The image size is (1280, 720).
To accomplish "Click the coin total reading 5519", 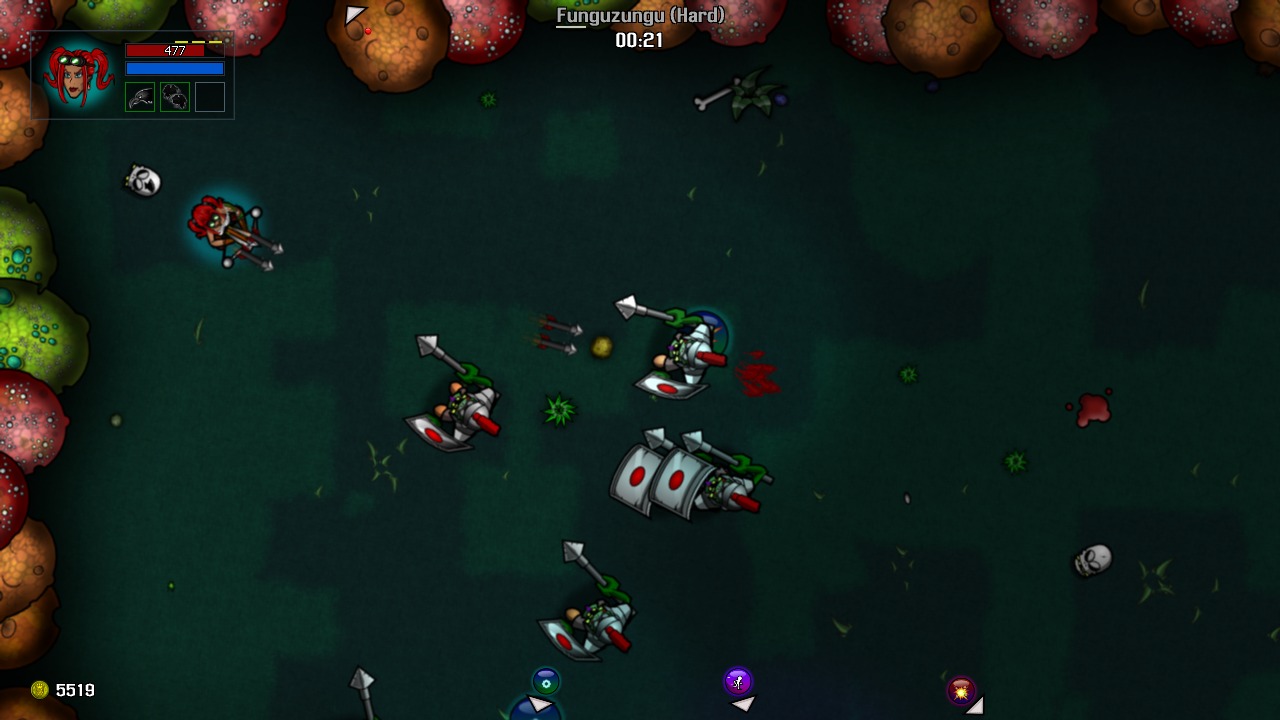I will 75,690.
